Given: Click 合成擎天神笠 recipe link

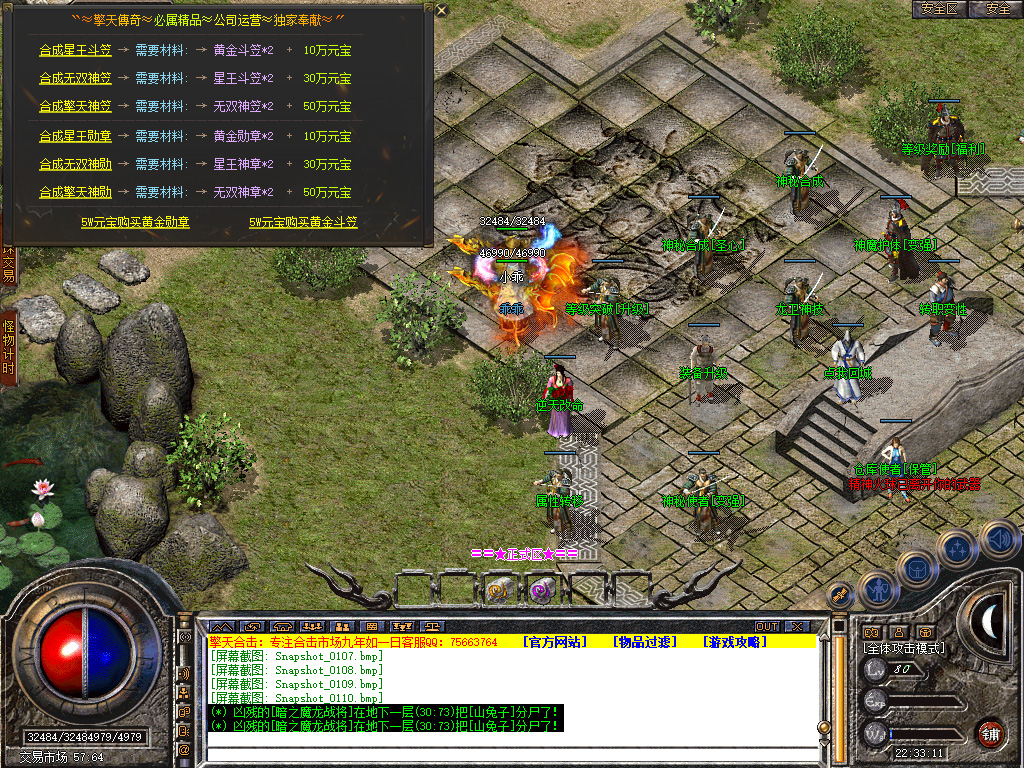Looking at the screenshot, I should pos(75,105).
